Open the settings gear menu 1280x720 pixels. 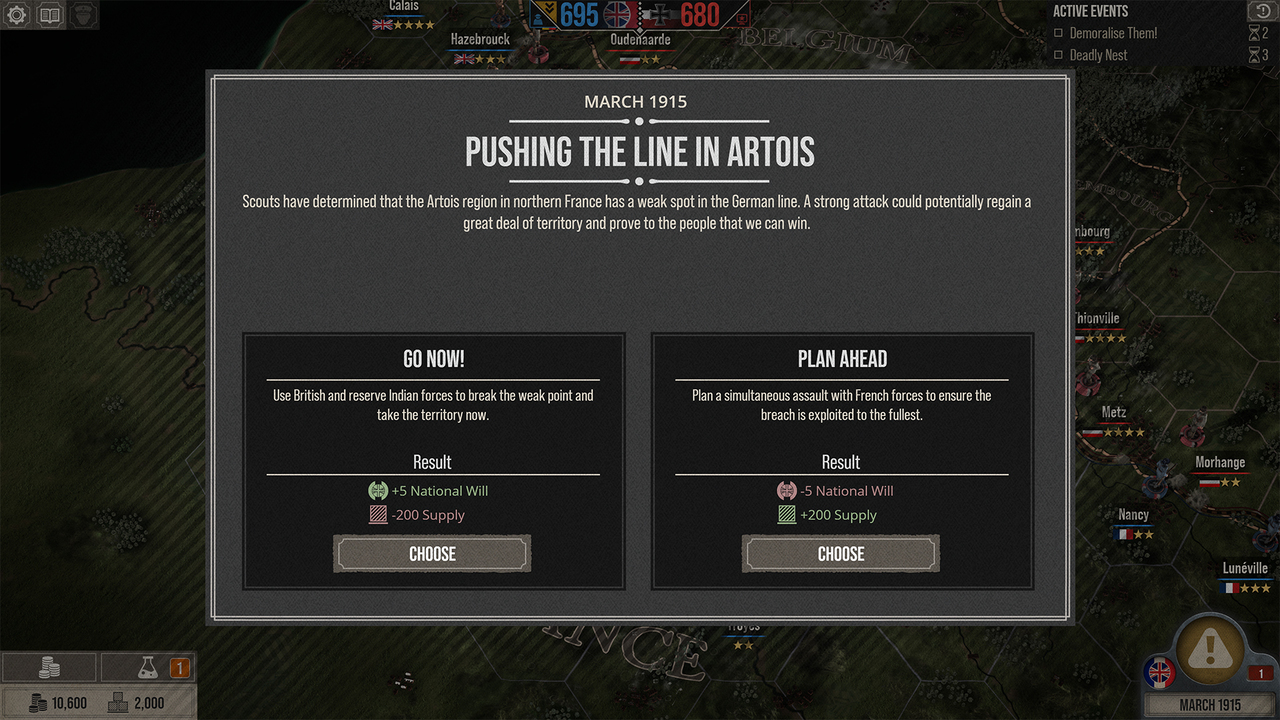pyautogui.click(x=17, y=15)
